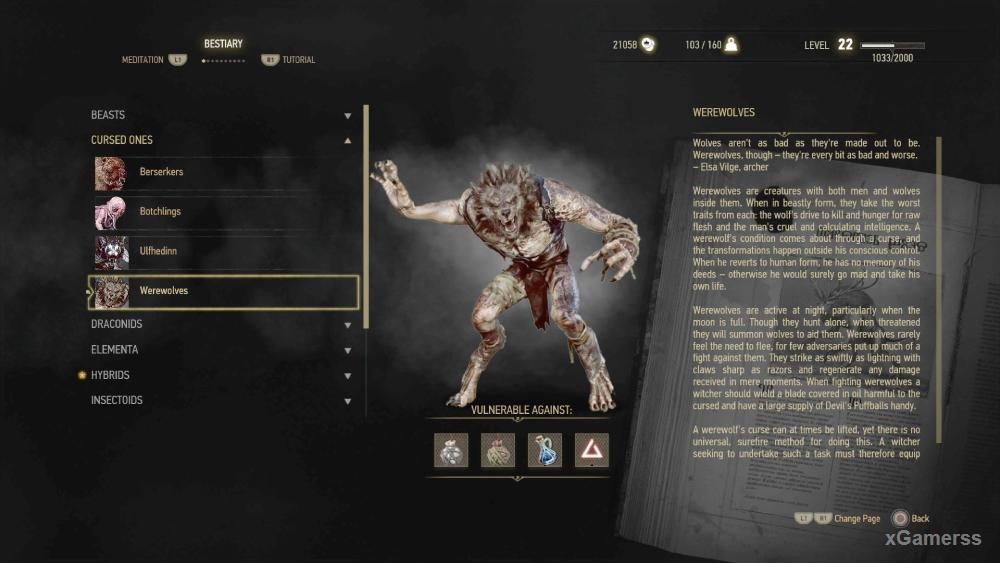Click the blue Cursed oil bottle icon
The height and width of the screenshot is (563, 1000).
[545, 450]
